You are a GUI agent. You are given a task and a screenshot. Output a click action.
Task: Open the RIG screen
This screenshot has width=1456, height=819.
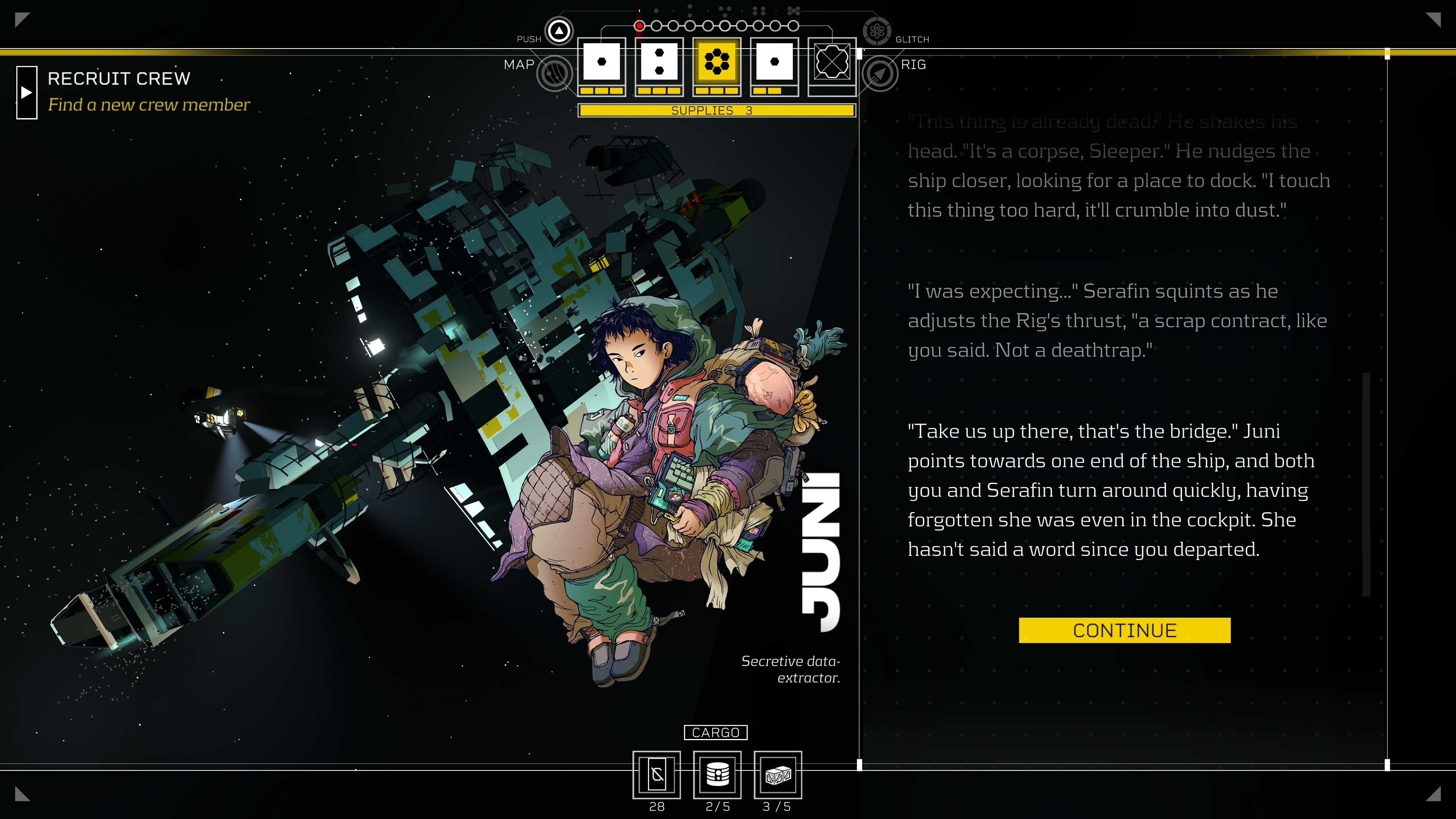(x=880, y=74)
